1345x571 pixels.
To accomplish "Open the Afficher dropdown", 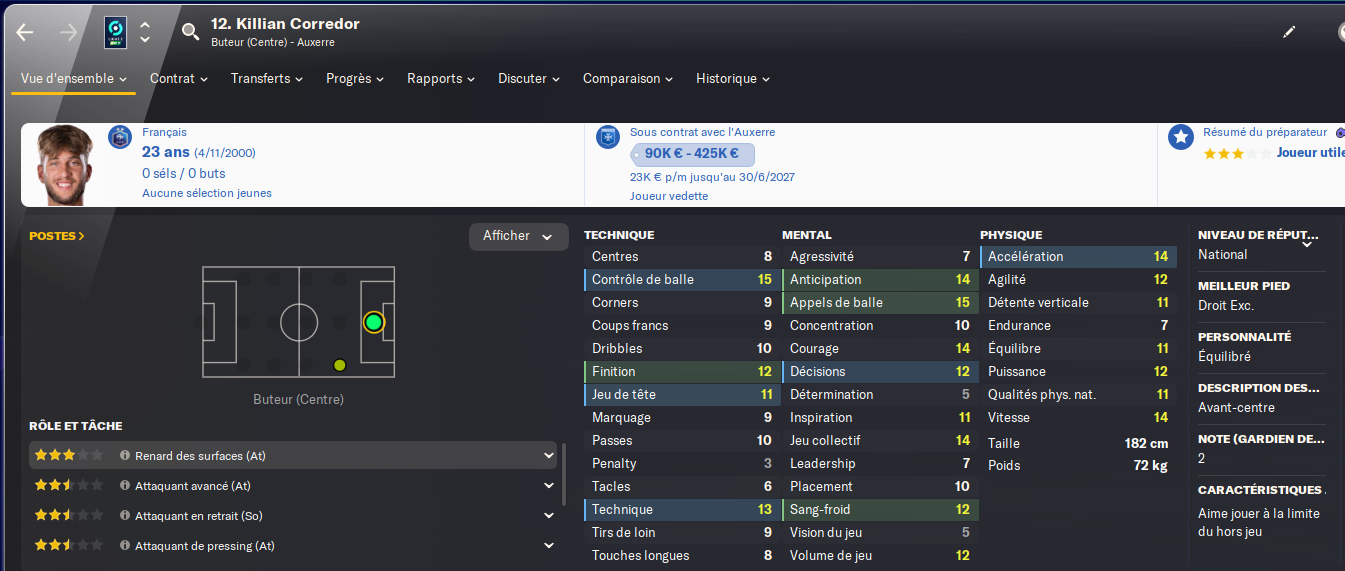I will (x=518, y=237).
